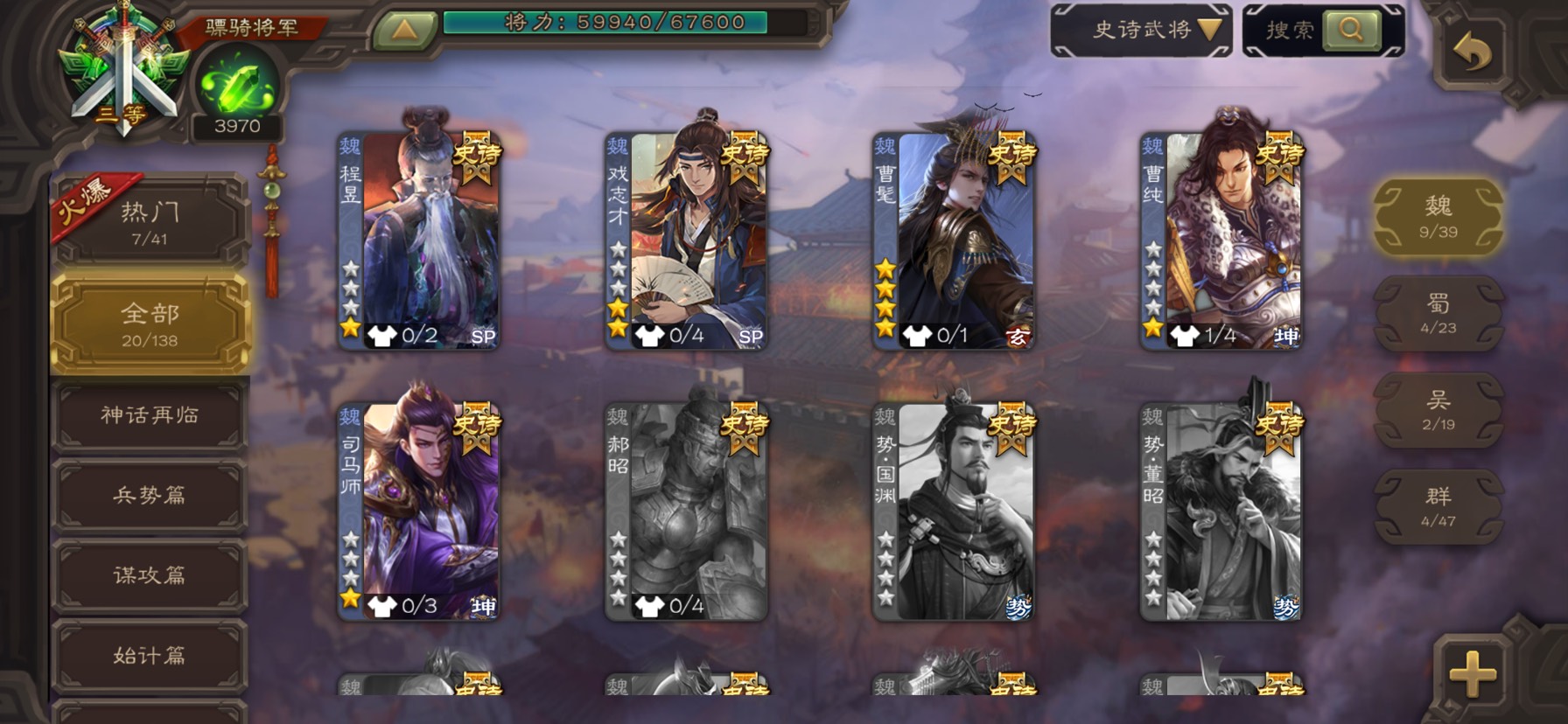
Task: Open the 兵势篇 tab
Action: (x=150, y=496)
